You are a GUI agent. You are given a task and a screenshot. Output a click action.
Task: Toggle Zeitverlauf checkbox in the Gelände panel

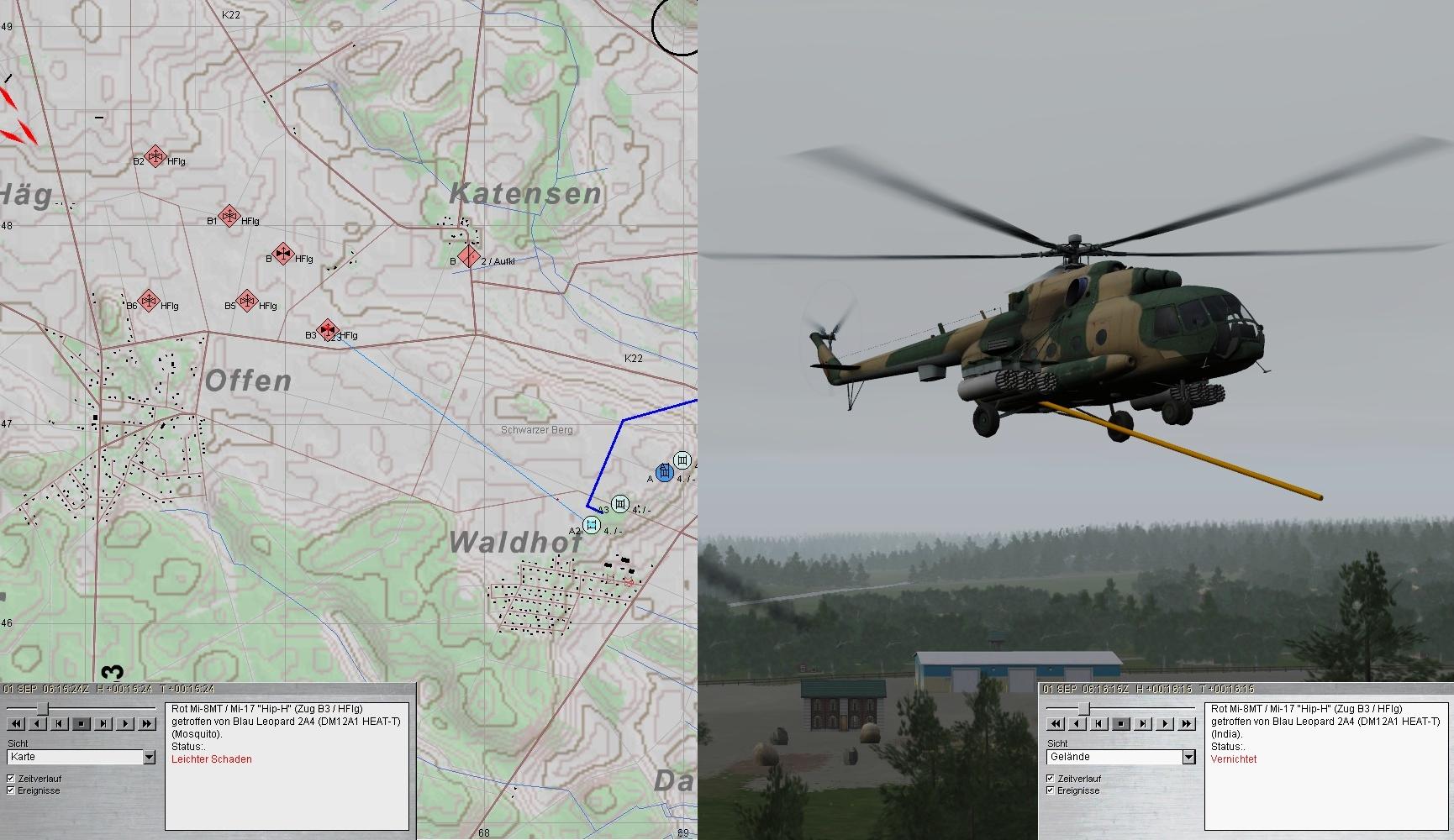click(1051, 779)
